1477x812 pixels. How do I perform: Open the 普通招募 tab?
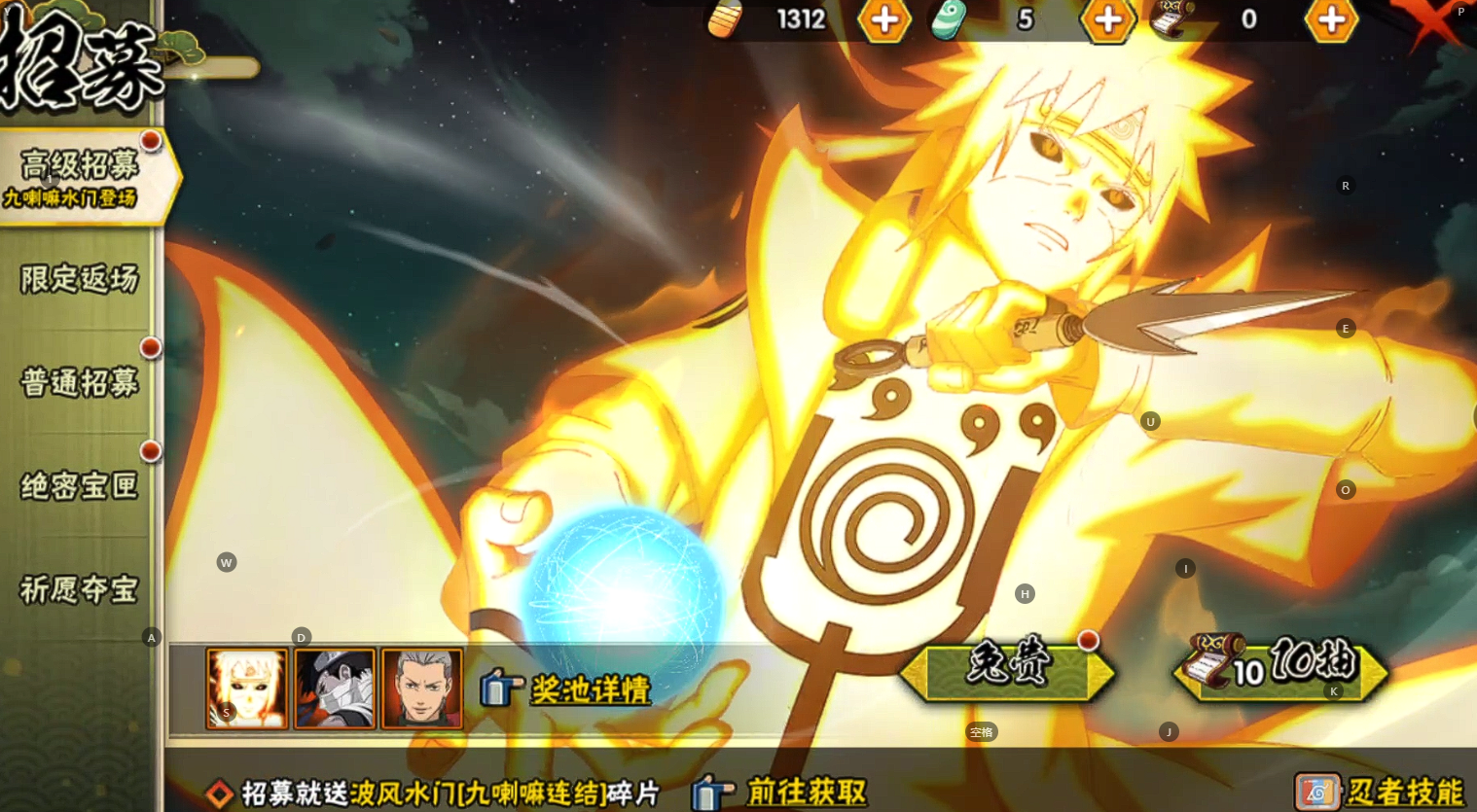coord(80,383)
